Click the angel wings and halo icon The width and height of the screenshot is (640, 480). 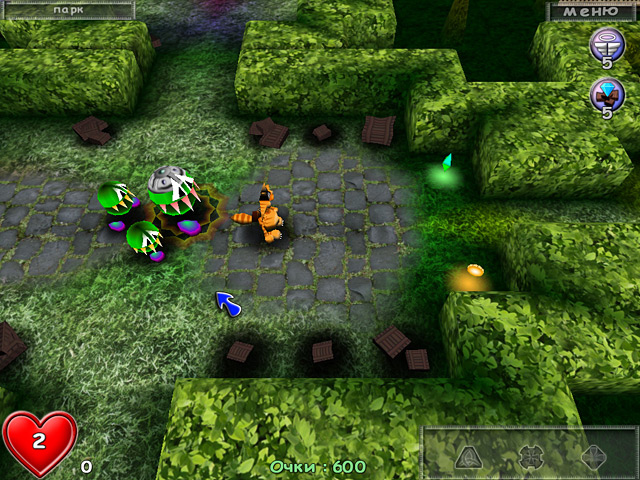[x=605, y=43]
